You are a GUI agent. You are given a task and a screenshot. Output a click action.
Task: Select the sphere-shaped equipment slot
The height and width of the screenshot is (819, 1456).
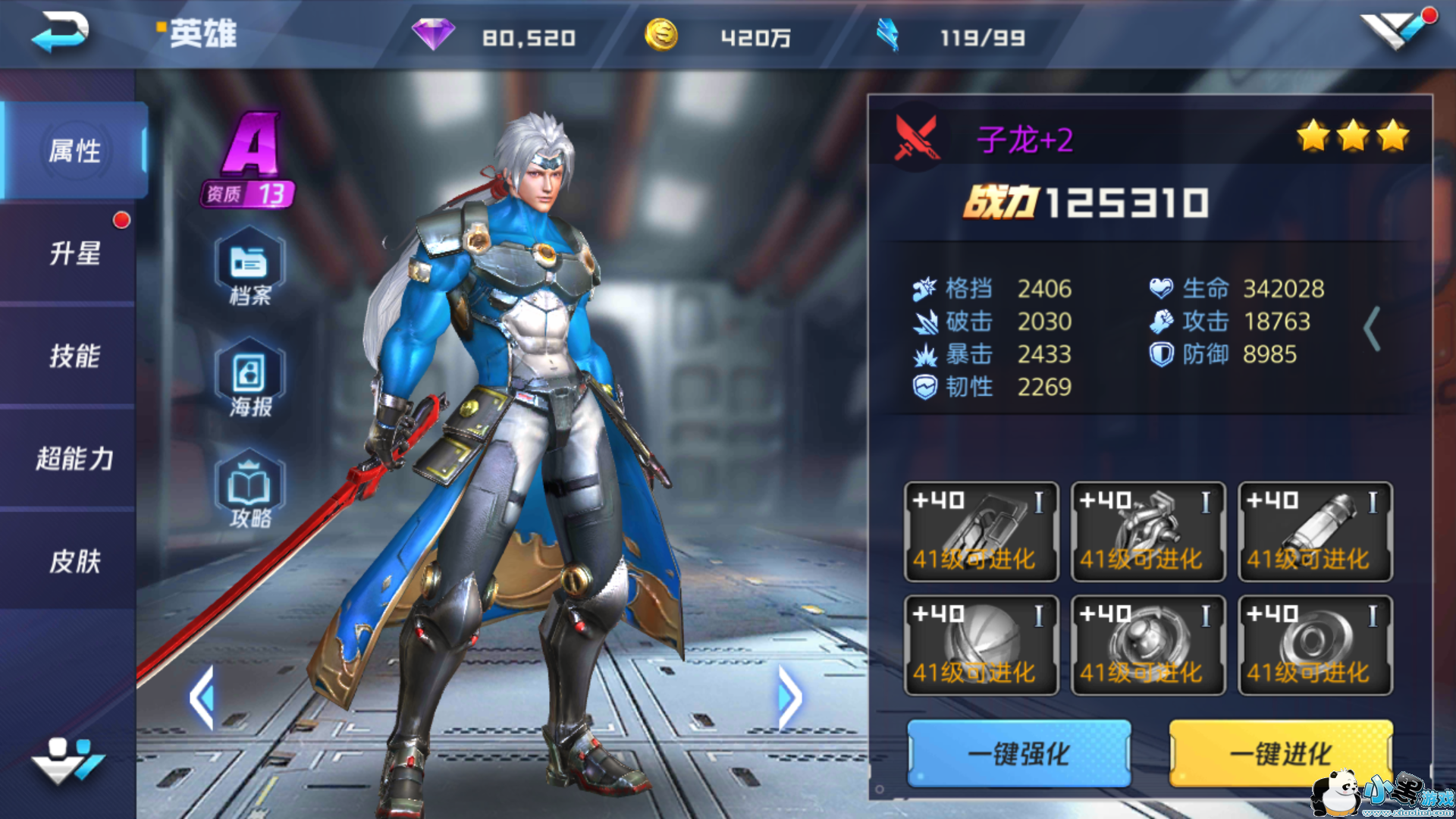[981, 645]
